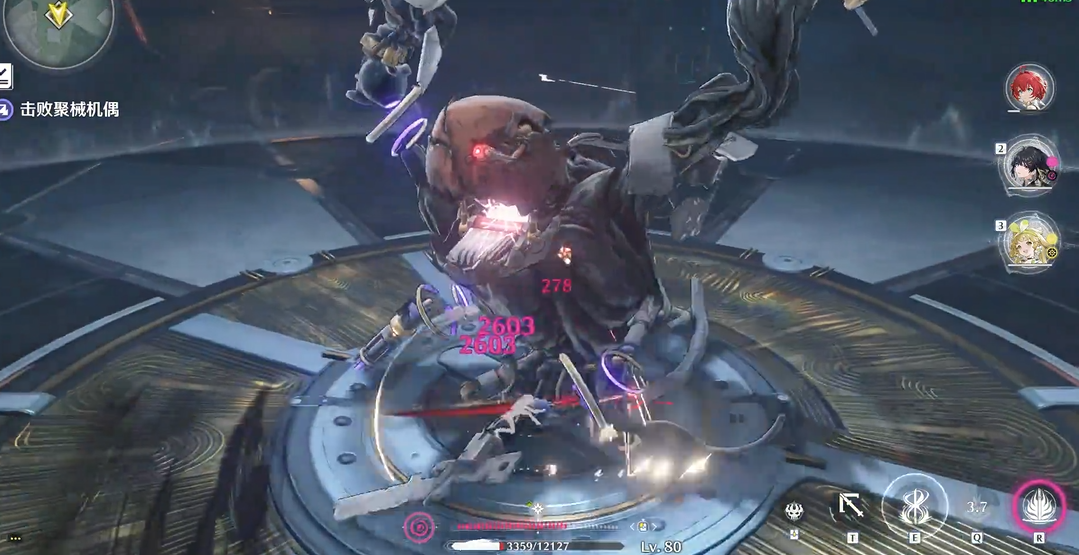Switch to the blonde character in slot 3

[x=1030, y=242]
